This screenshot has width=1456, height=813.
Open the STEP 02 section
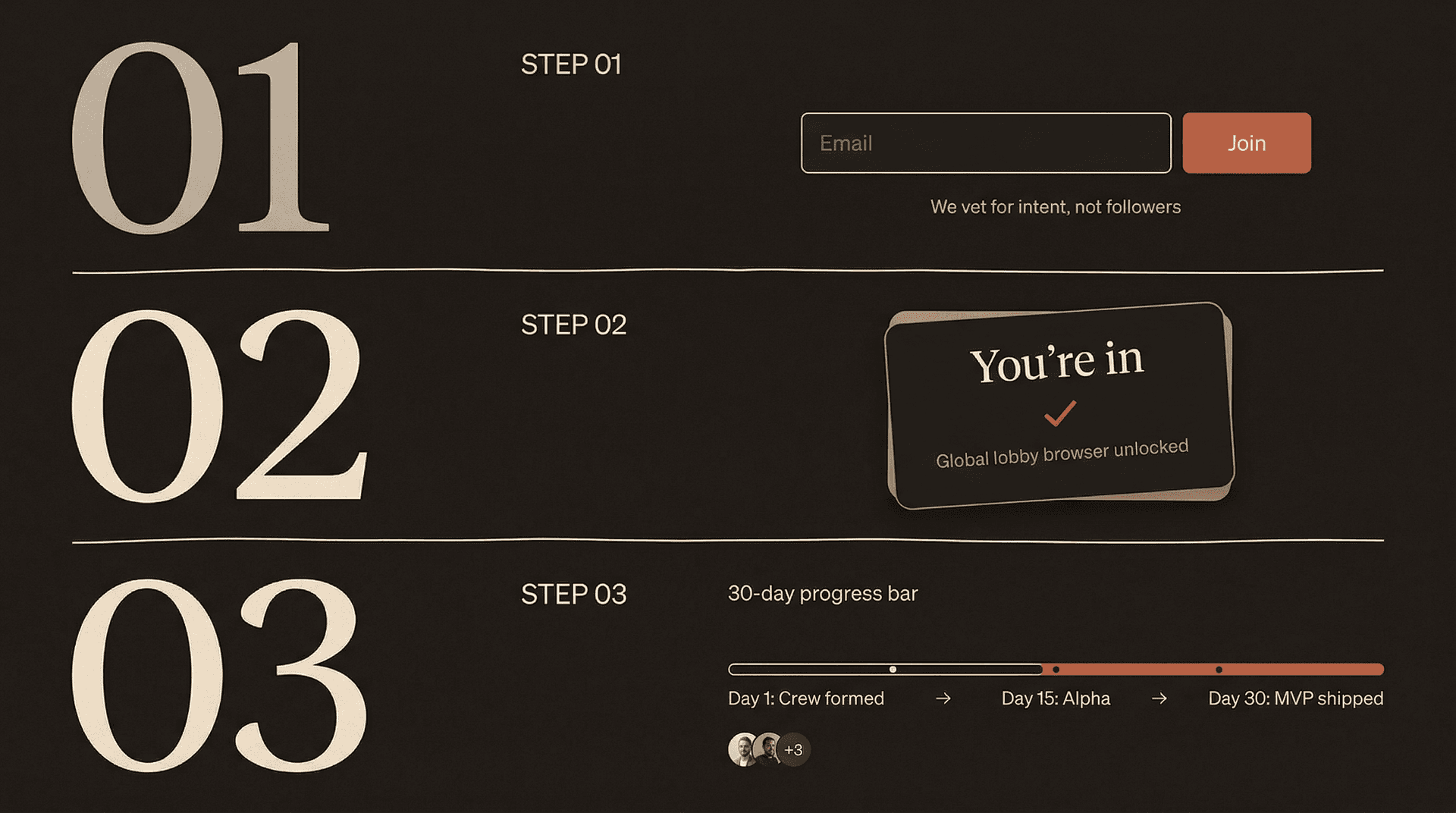573,325
